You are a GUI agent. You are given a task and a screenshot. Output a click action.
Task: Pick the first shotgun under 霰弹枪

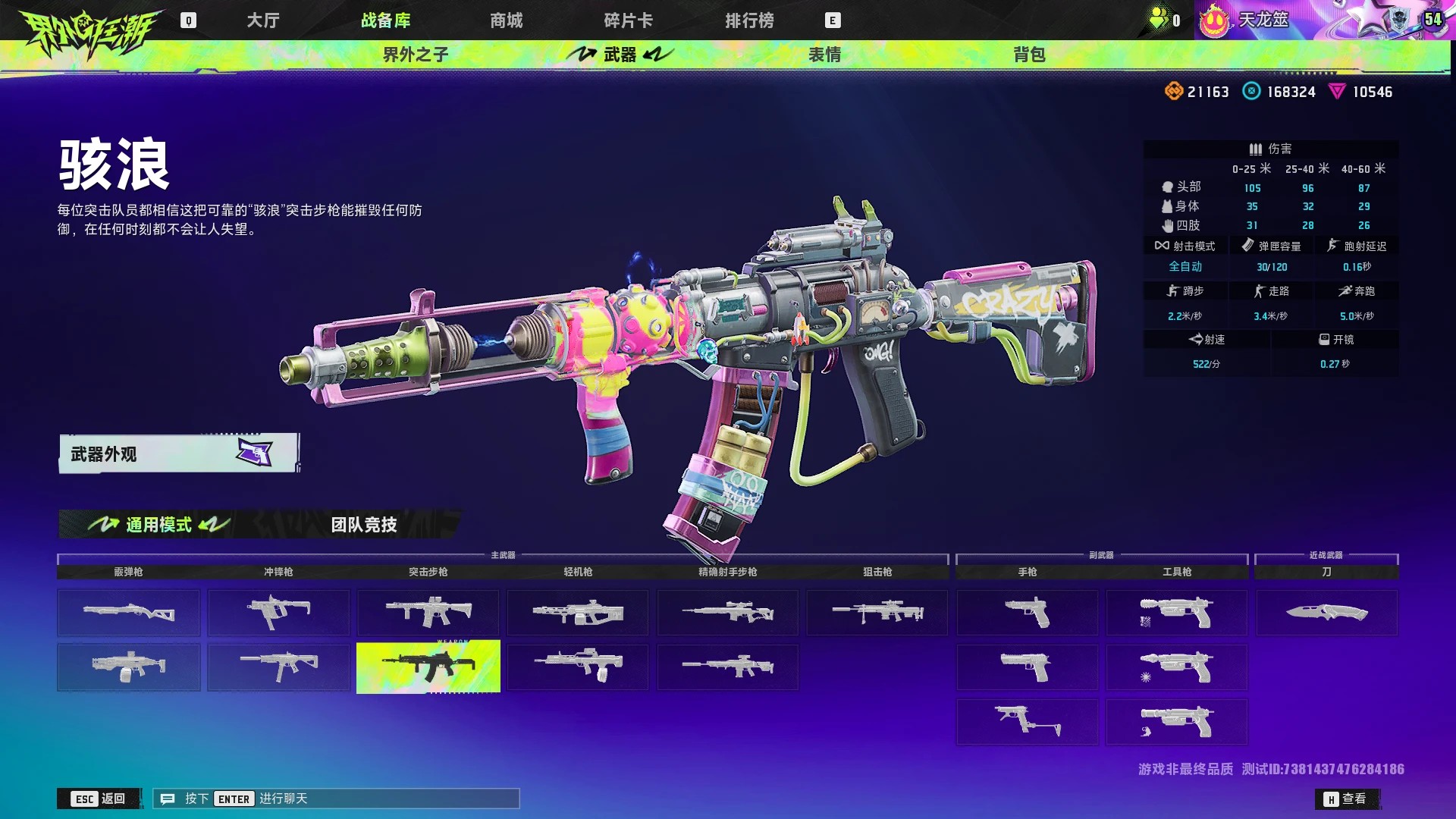(x=128, y=612)
